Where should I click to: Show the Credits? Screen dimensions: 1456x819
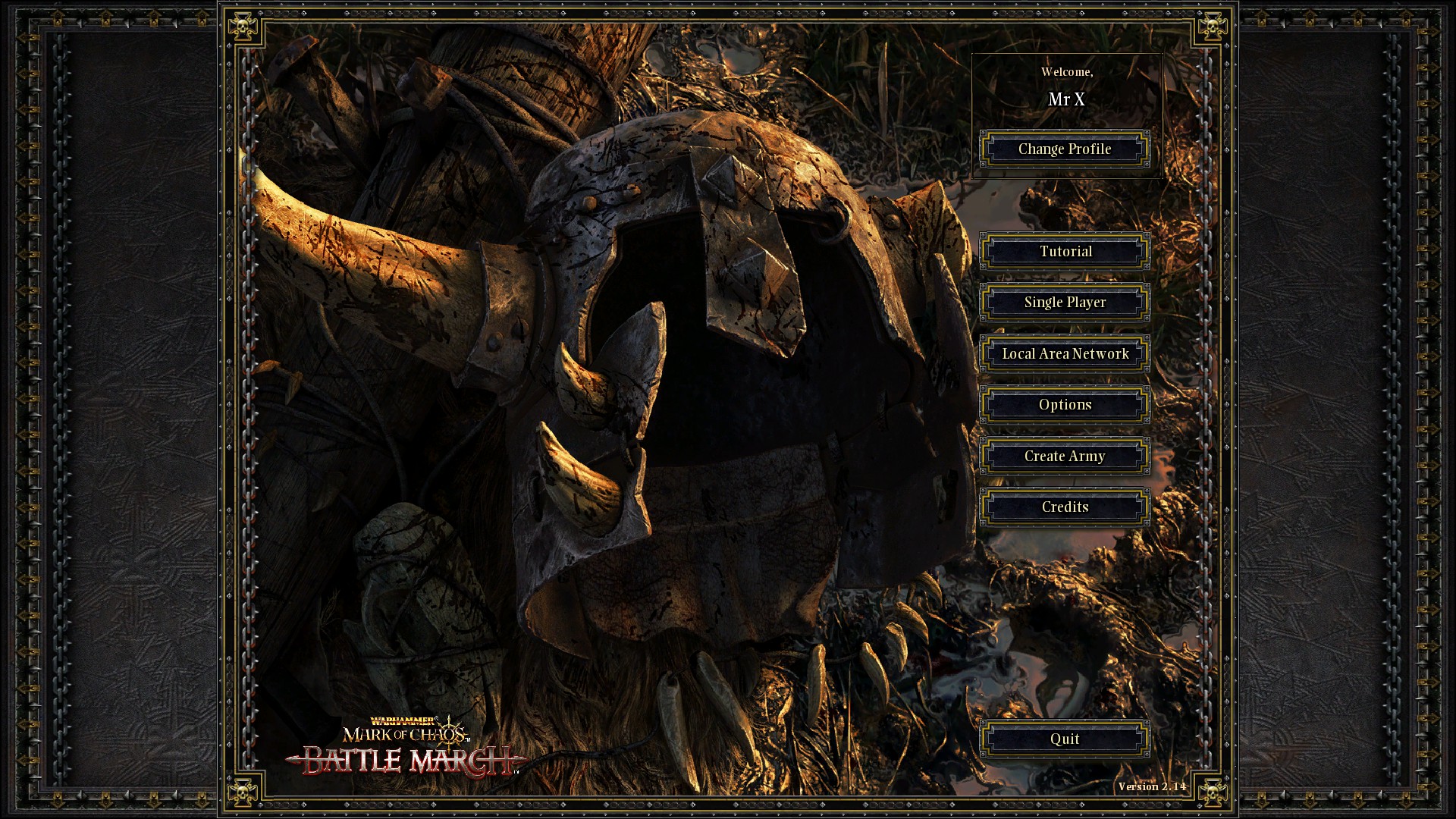(1065, 507)
